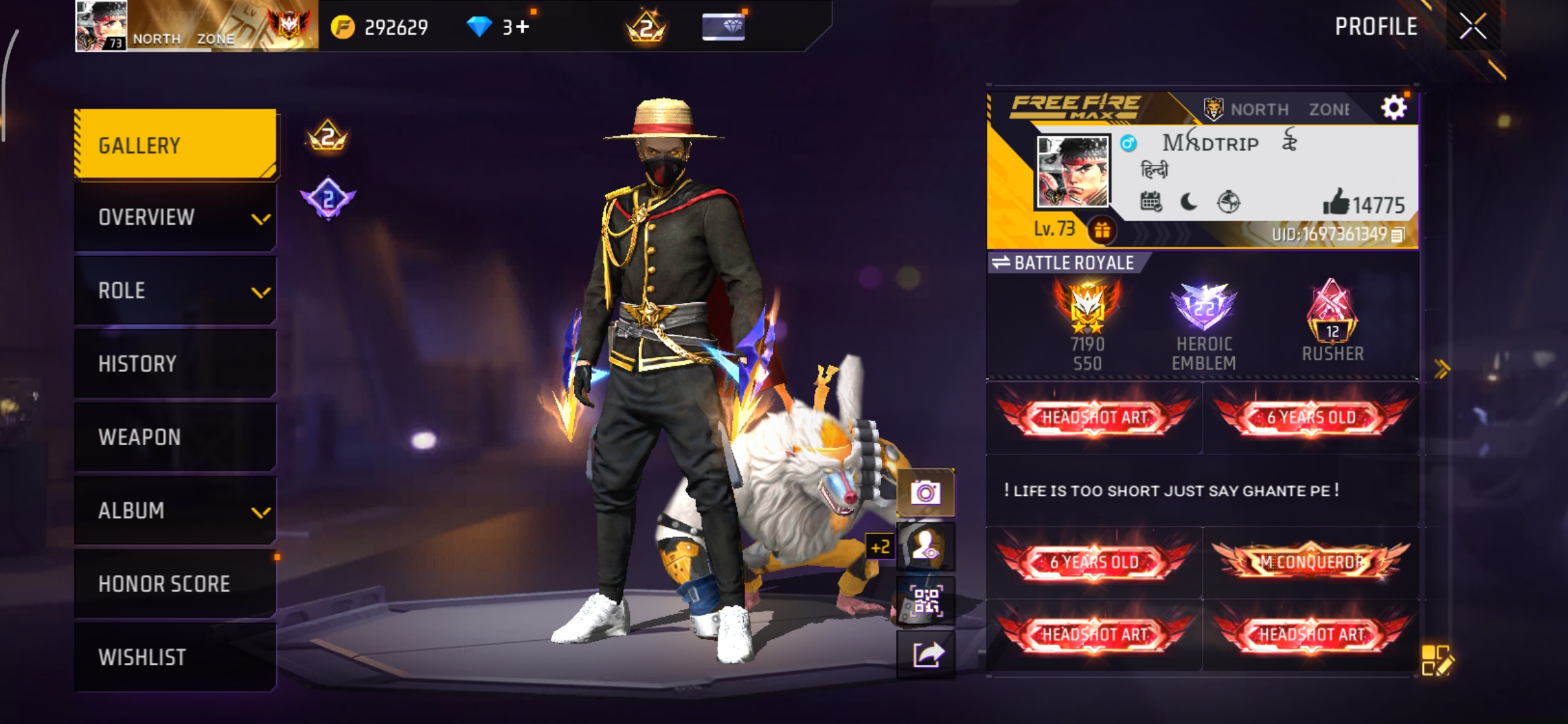1568x724 pixels.
Task: Tap the share arrow button
Action: point(925,654)
